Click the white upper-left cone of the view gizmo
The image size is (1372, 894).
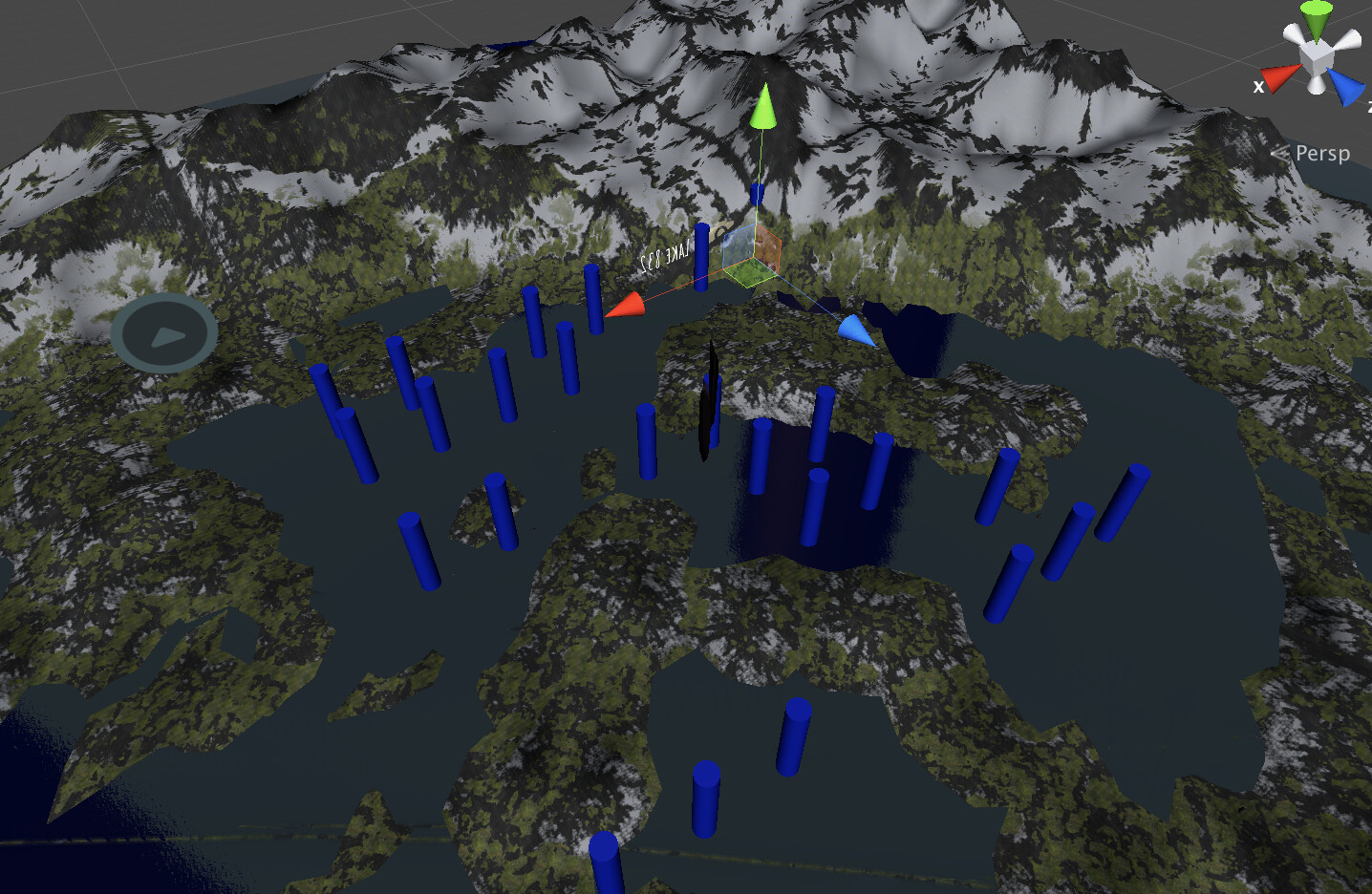pyautogui.click(x=1294, y=34)
